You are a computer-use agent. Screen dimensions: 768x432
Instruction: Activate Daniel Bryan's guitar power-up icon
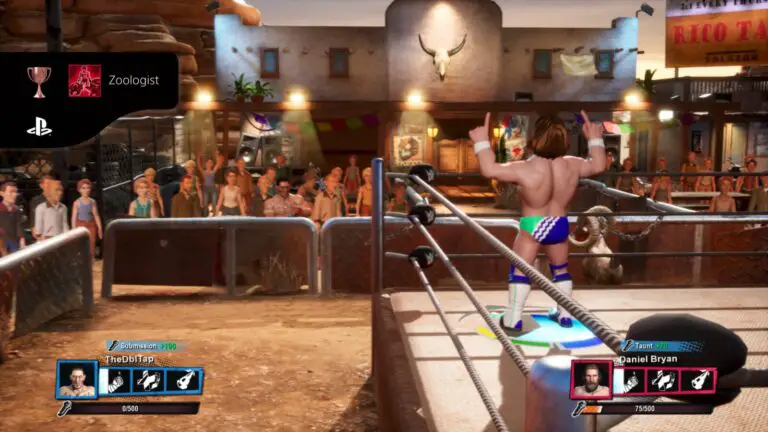click(697, 381)
